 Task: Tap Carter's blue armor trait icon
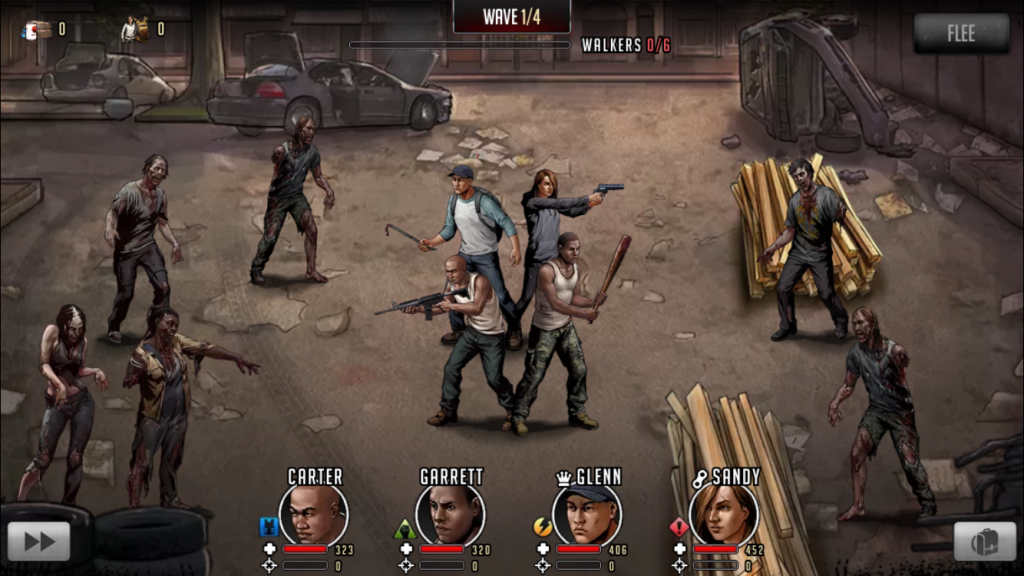tap(268, 526)
